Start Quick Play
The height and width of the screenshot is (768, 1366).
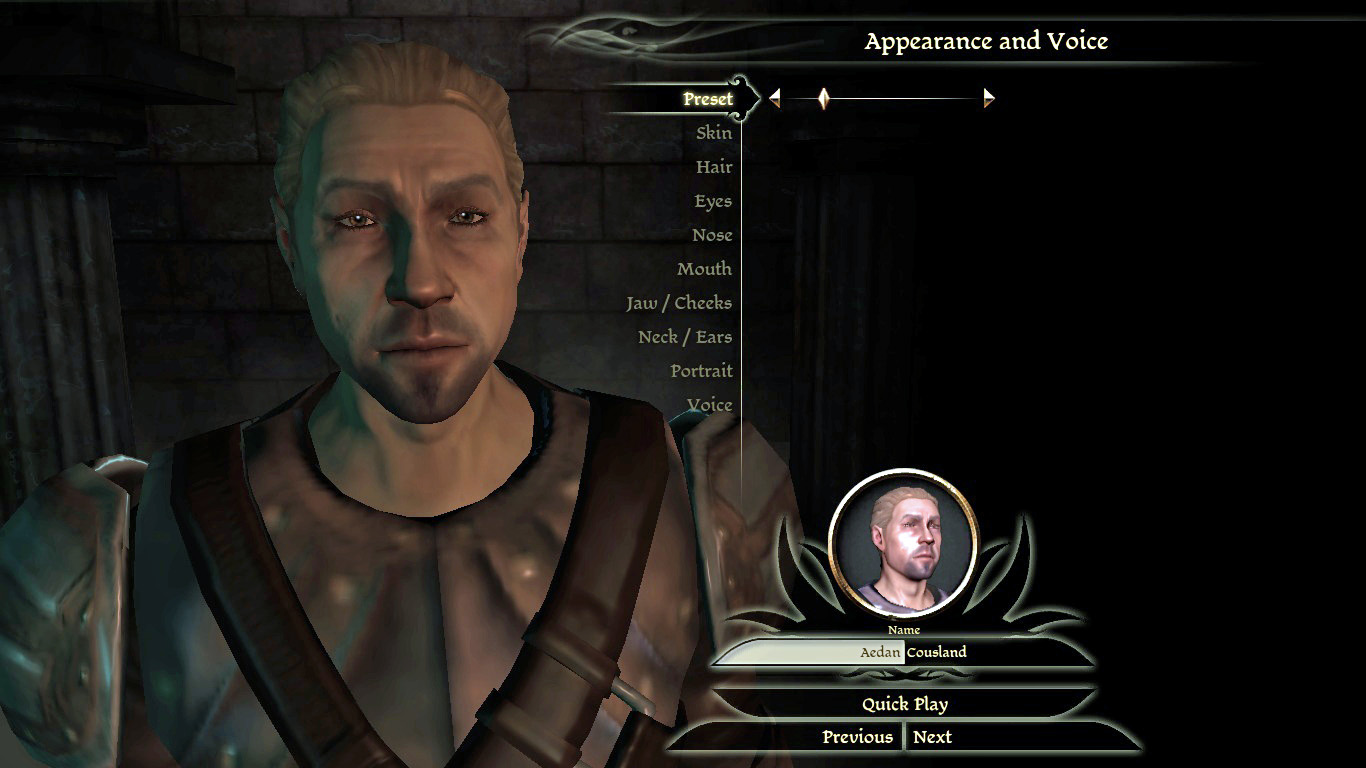(904, 704)
